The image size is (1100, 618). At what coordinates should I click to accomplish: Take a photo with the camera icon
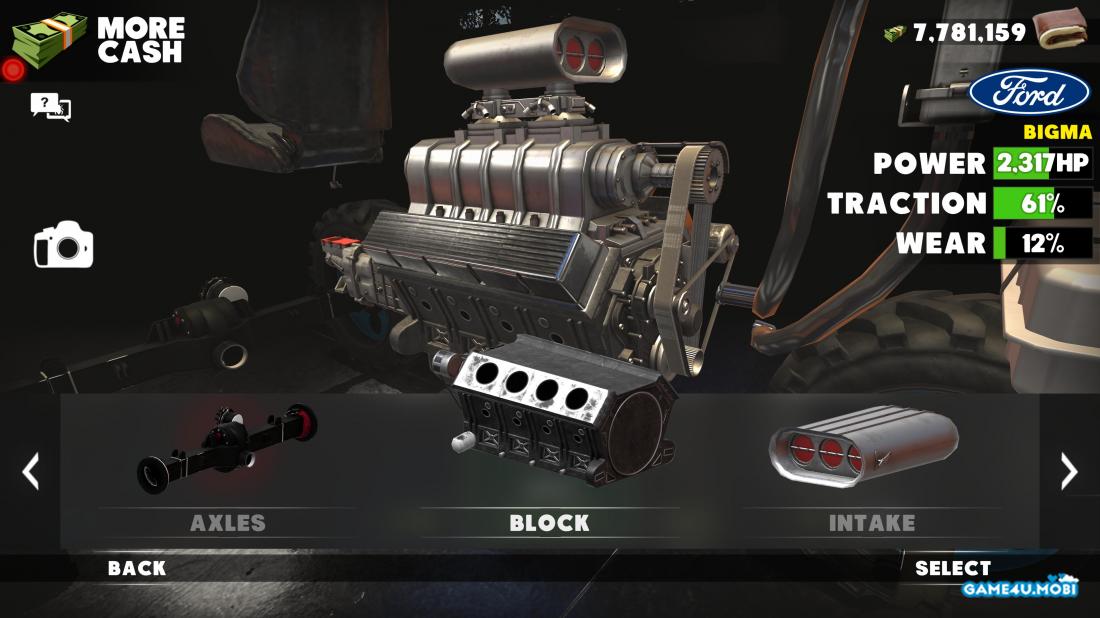[63, 245]
